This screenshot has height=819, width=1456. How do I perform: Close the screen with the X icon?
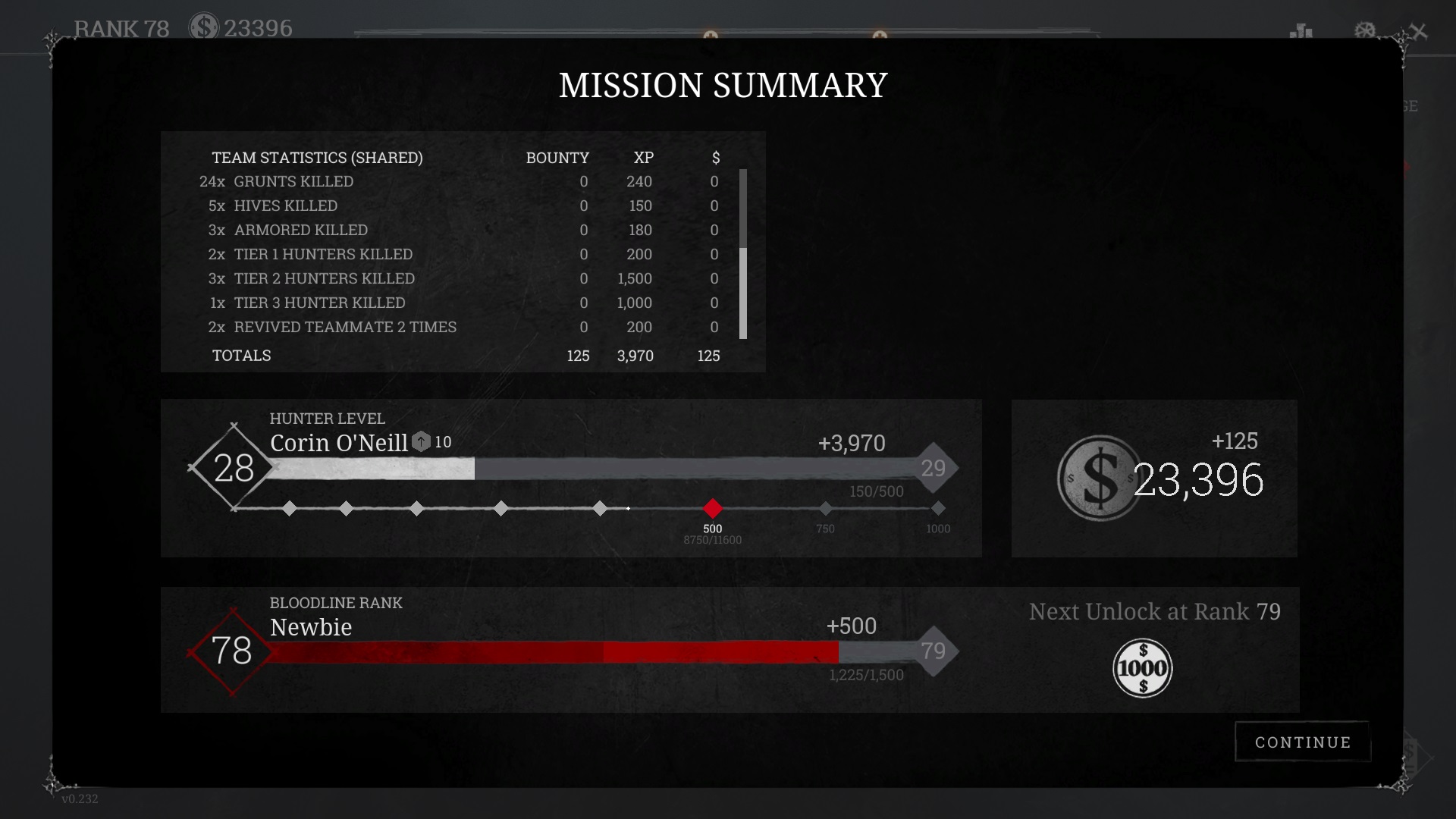coord(1418,32)
